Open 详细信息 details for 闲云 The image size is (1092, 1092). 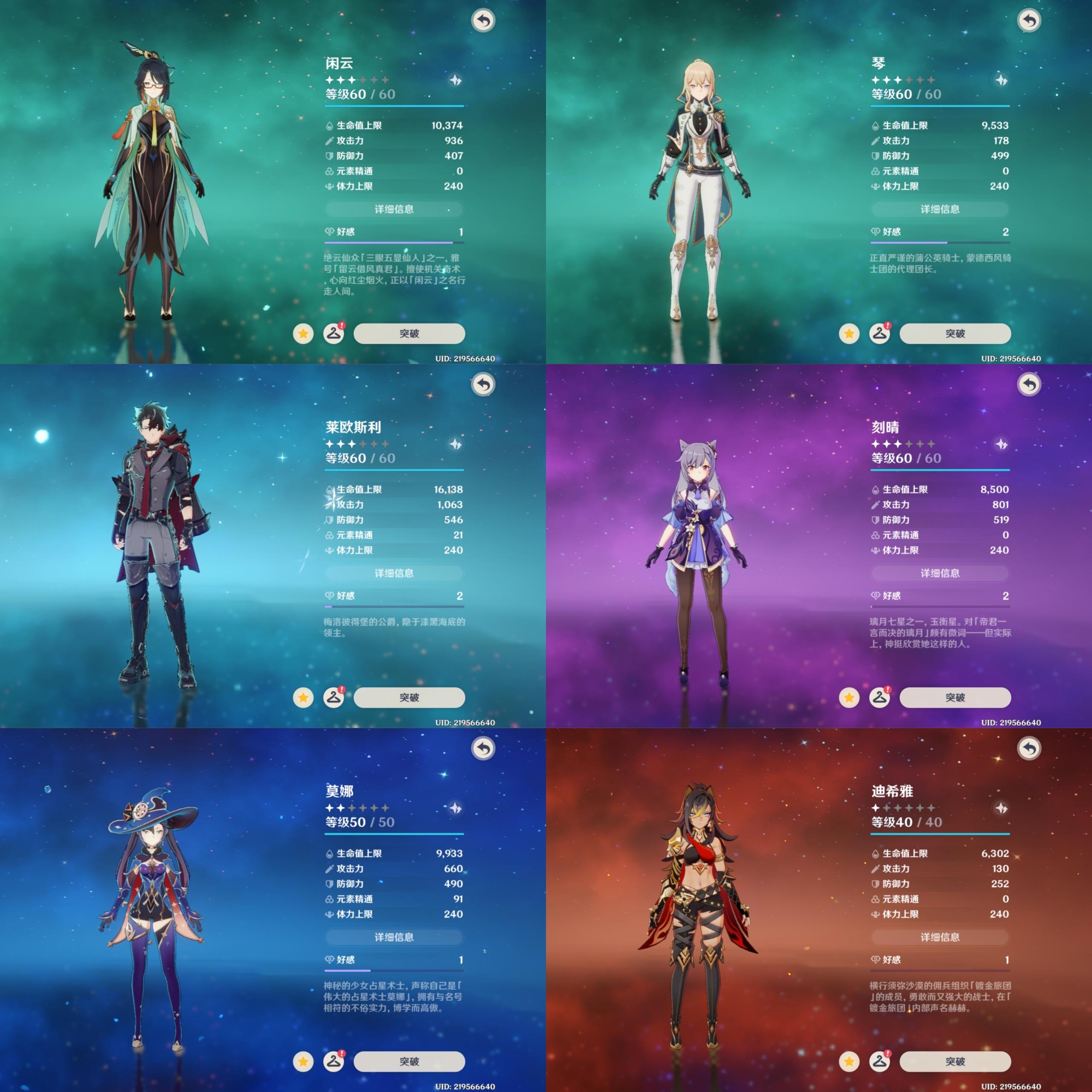[x=394, y=209]
